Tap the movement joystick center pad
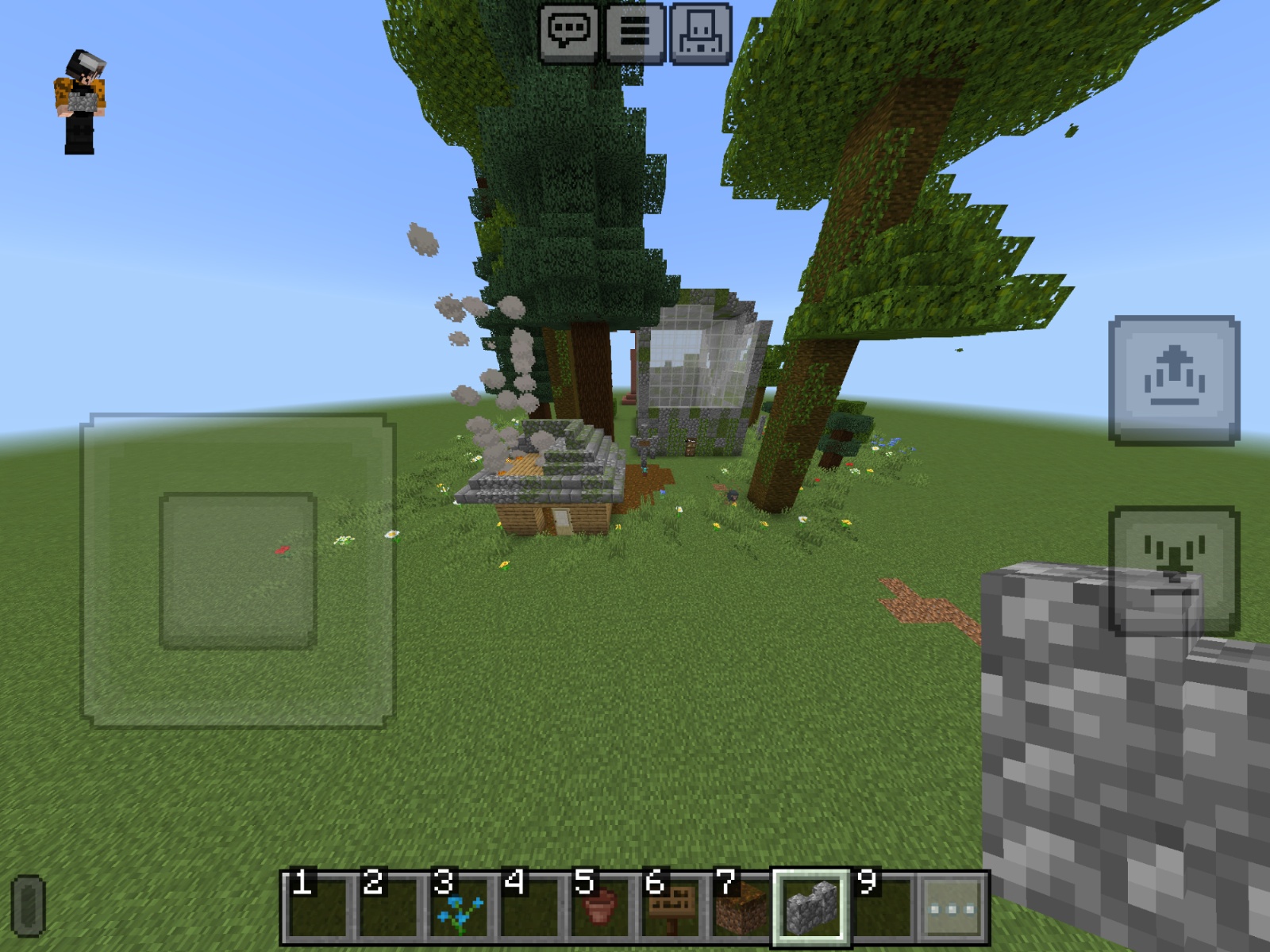 tap(238, 570)
